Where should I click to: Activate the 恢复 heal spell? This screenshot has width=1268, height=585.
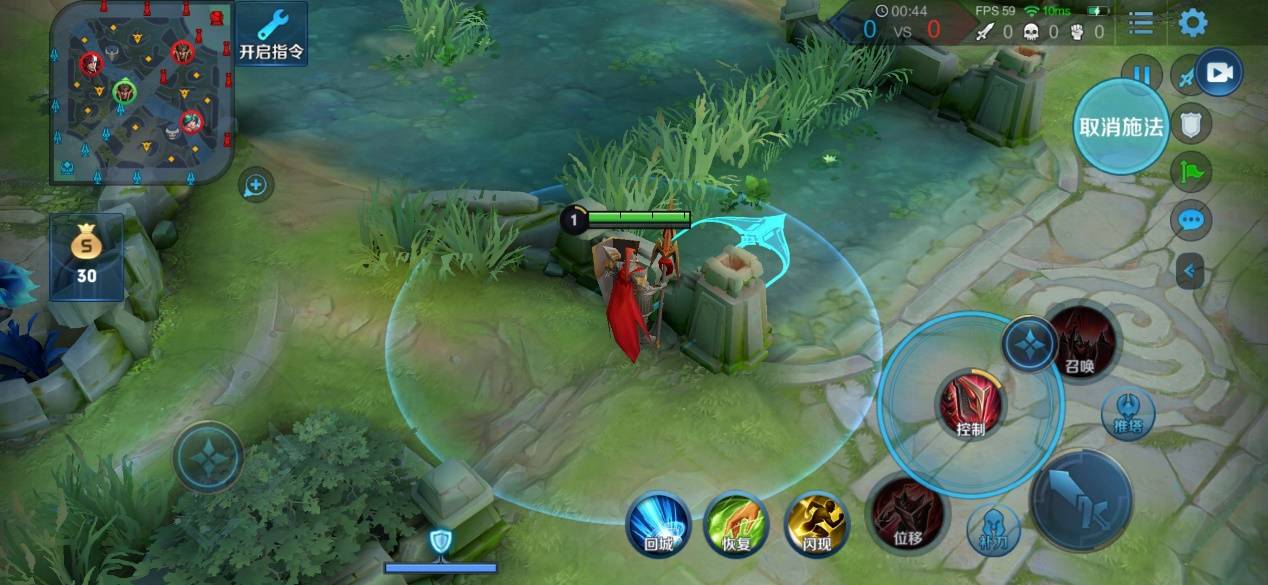click(737, 524)
